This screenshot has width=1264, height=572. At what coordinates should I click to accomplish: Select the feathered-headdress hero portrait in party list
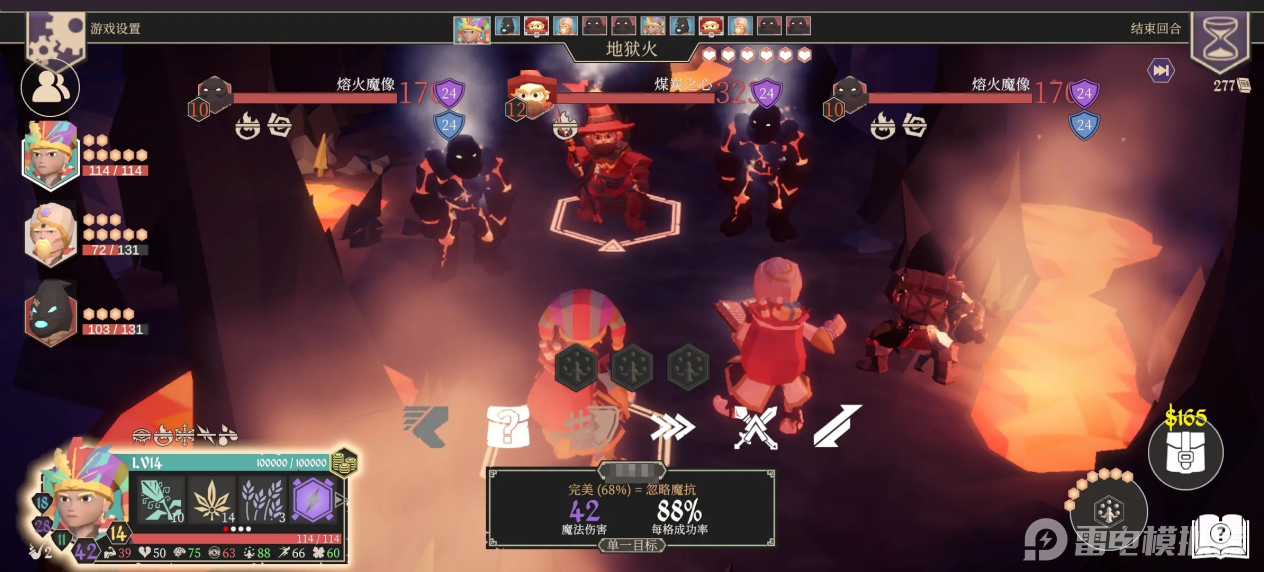point(51,155)
